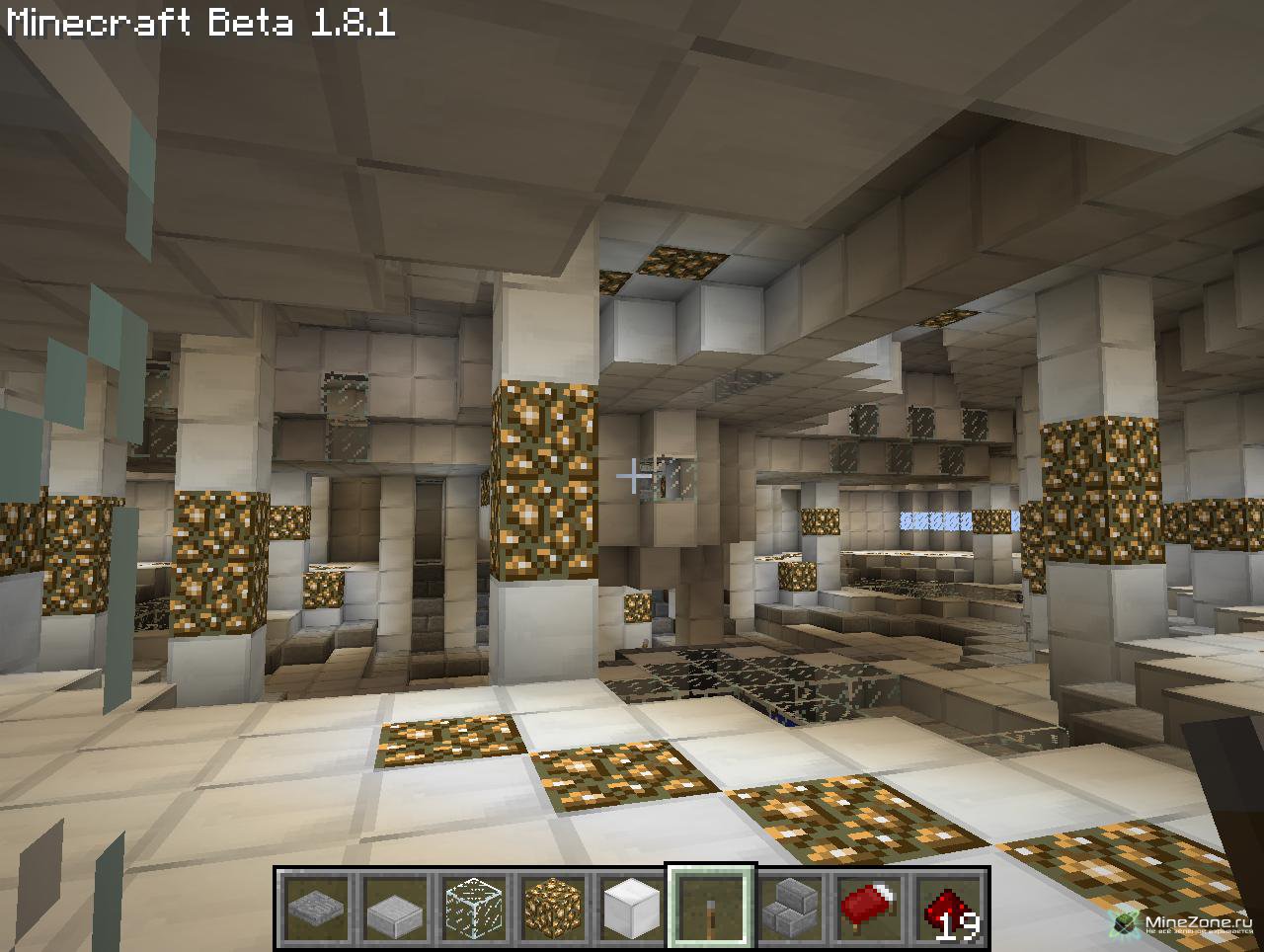The width and height of the screenshot is (1264, 952).
Task: Select the rough cobblestone slab slot
Action: [x=316, y=907]
